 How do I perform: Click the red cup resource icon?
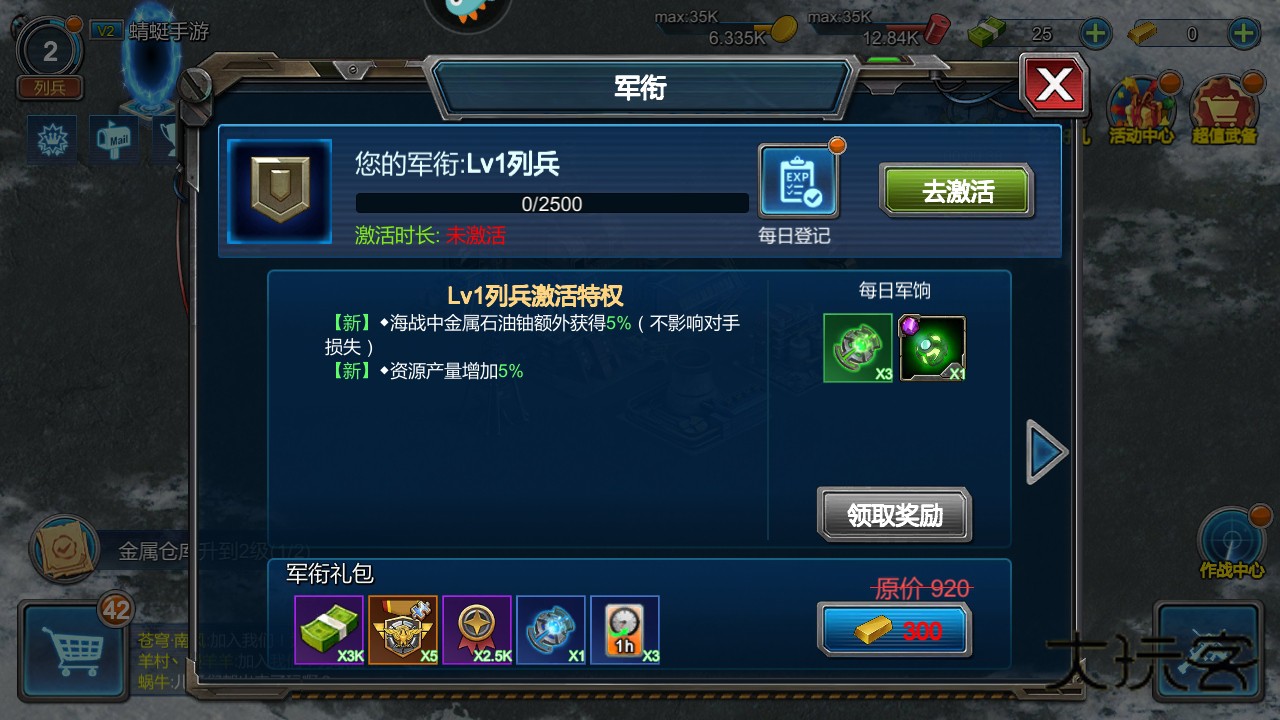point(938,30)
